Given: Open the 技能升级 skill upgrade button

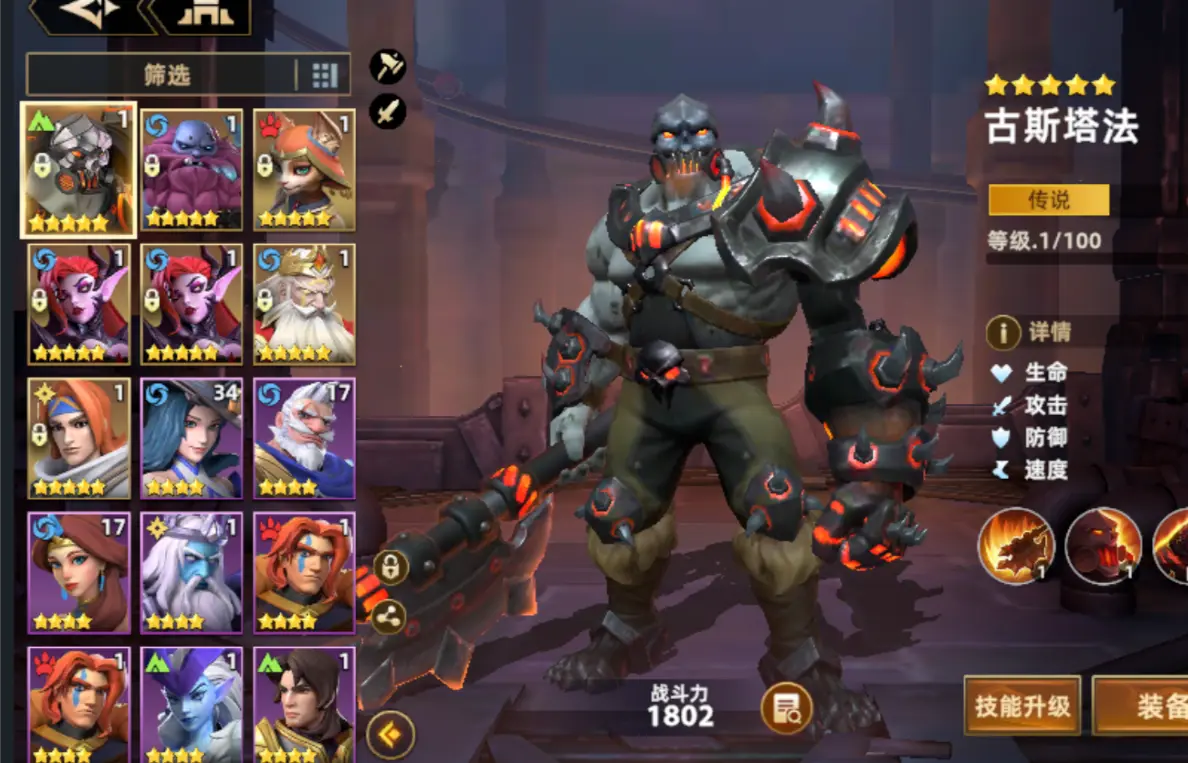Looking at the screenshot, I should 1022,706.
